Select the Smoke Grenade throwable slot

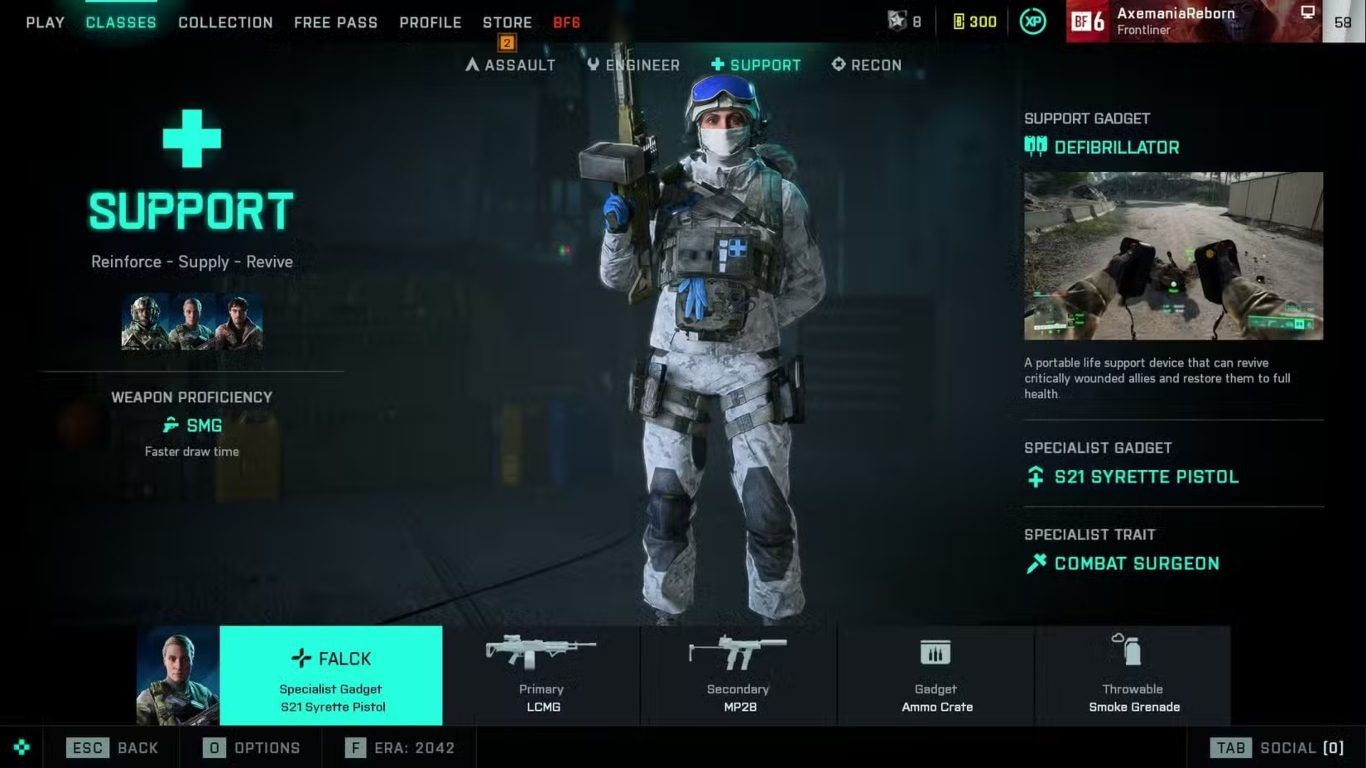[1133, 675]
